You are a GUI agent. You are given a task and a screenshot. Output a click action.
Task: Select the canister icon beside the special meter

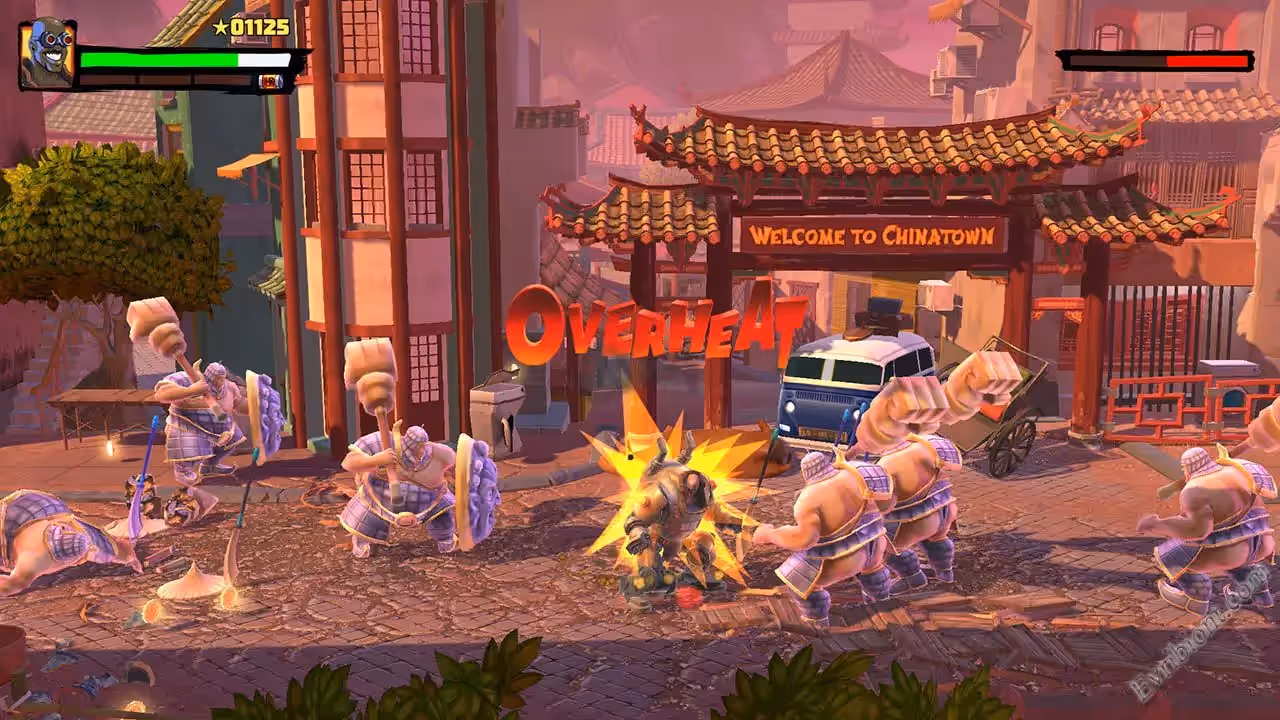(x=271, y=82)
